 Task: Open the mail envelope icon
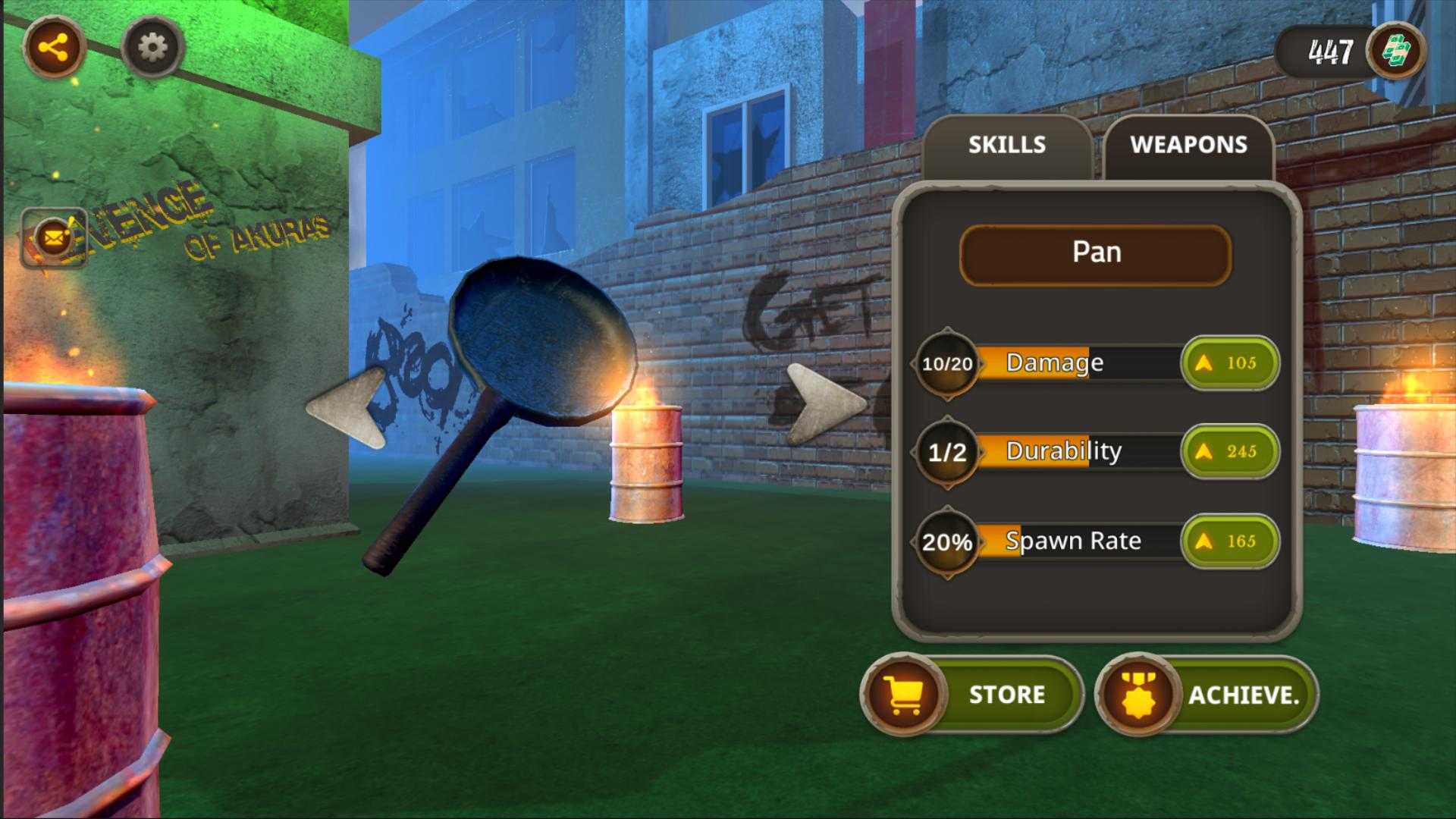point(53,239)
